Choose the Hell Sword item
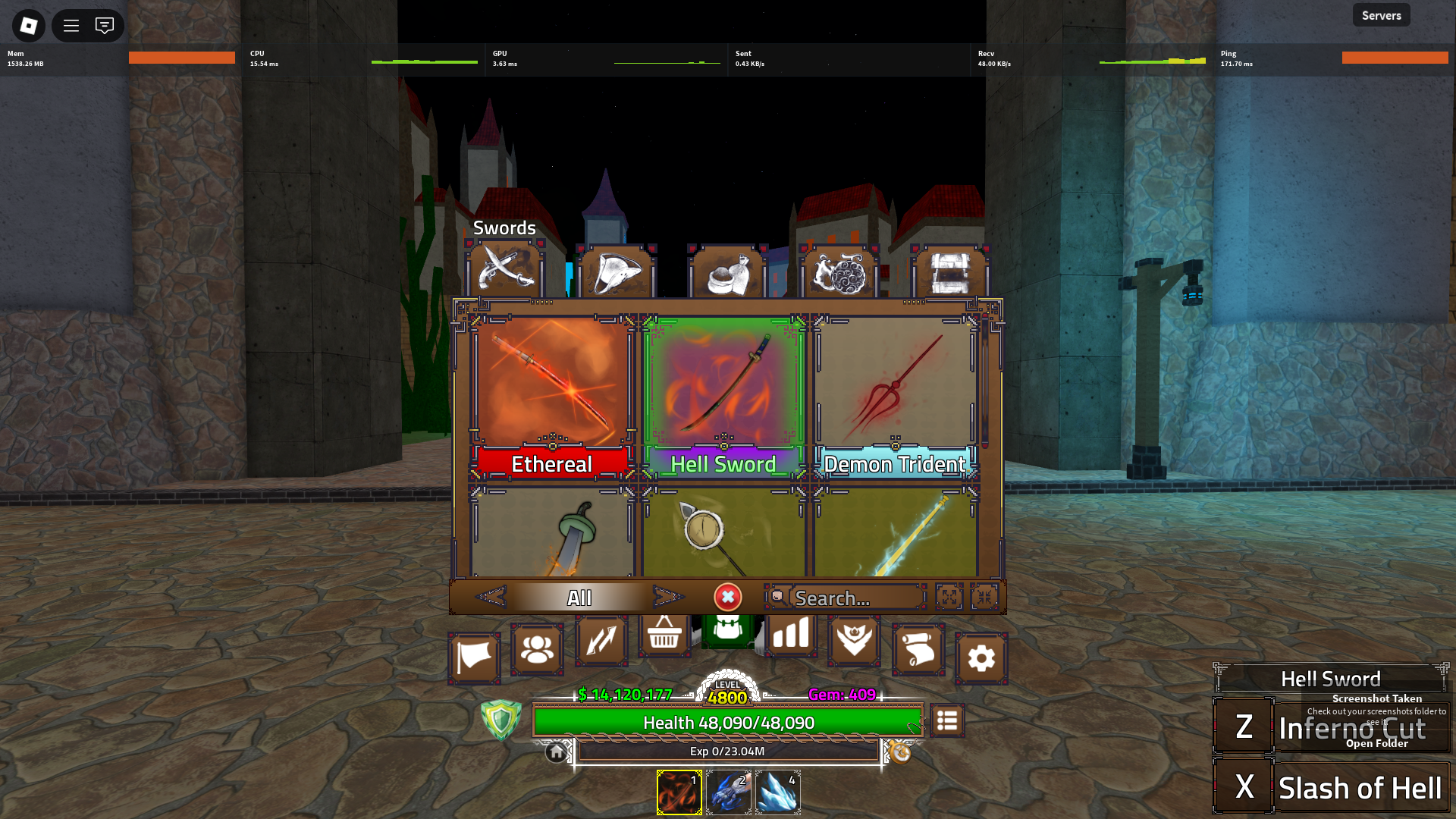This screenshot has height=819, width=1456. point(723,396)
